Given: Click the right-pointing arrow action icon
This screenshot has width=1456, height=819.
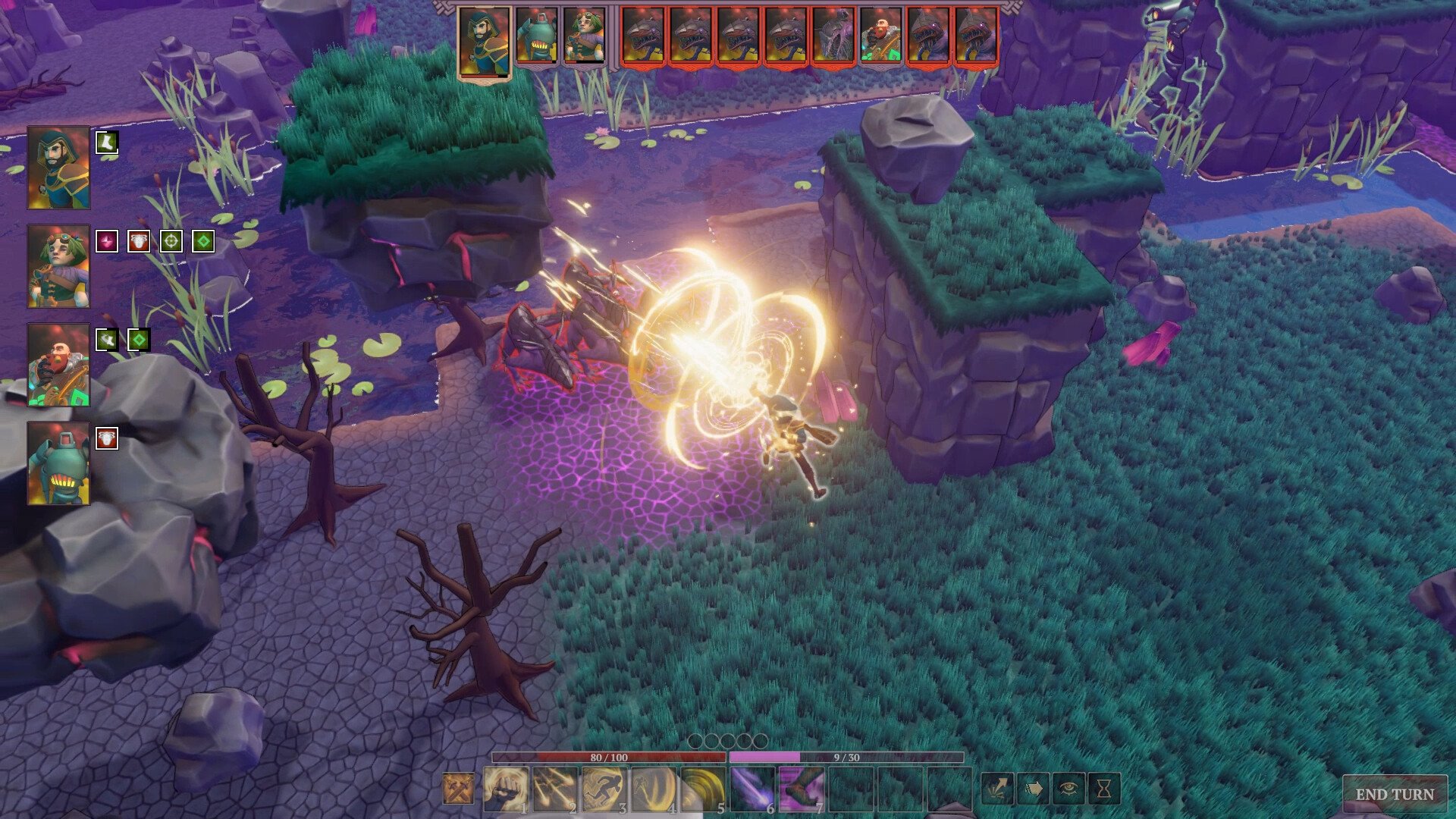Looking at the screenshot, I should pyautogui.click(x=1033, y=789).
